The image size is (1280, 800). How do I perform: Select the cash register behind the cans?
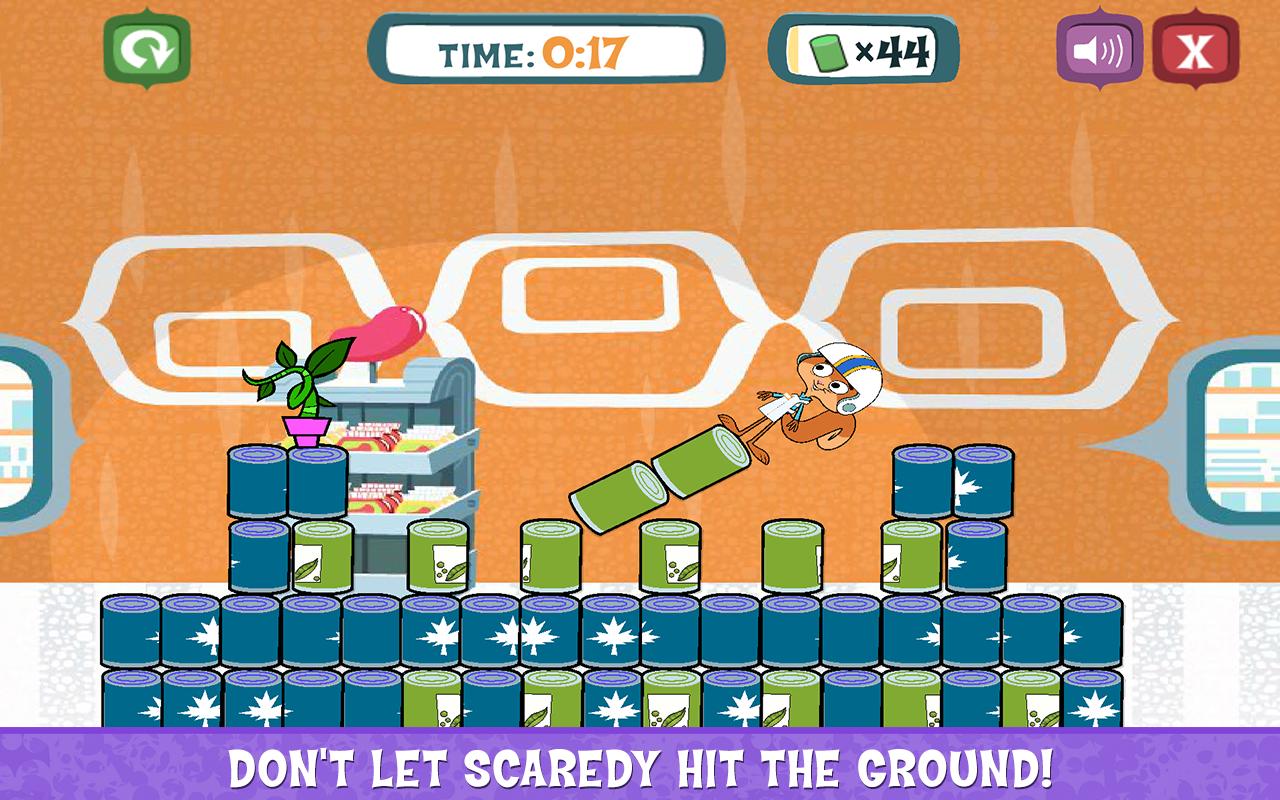(420, 430)
